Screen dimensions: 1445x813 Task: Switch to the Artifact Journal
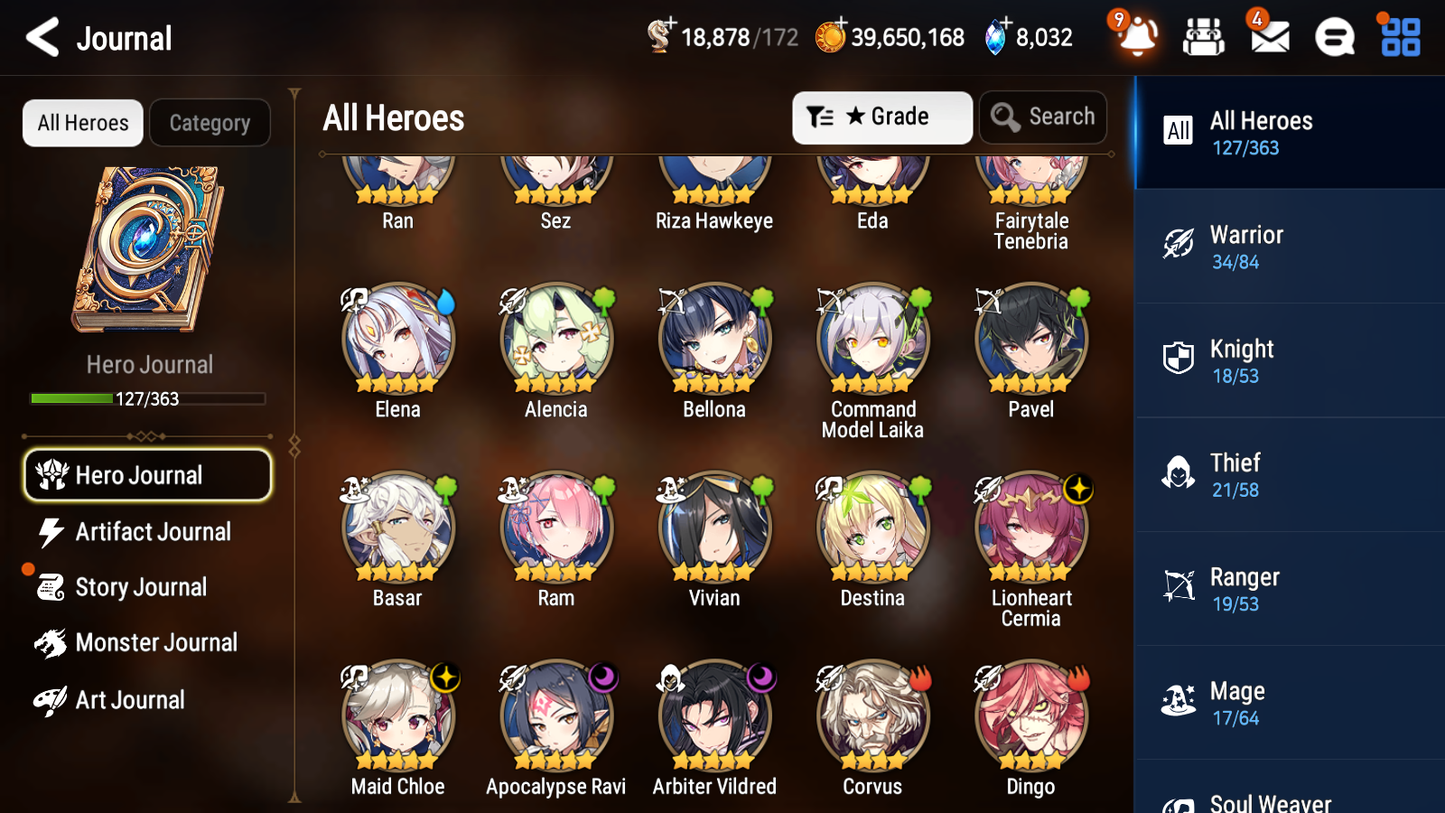pos(150,532)
